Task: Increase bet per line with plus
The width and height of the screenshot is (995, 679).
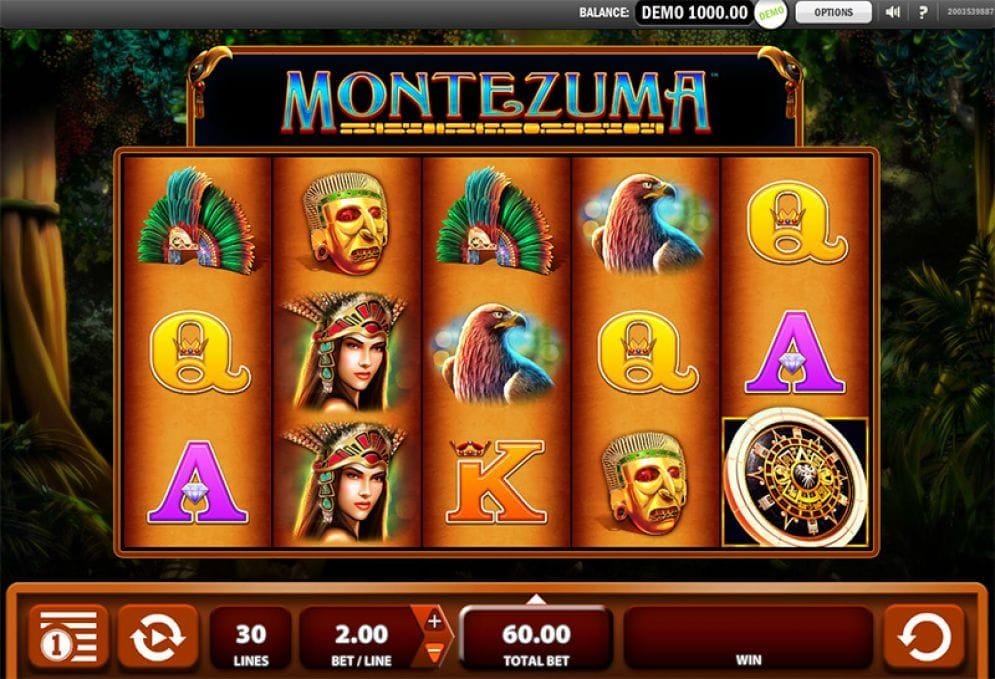Action: coord(434,621)
